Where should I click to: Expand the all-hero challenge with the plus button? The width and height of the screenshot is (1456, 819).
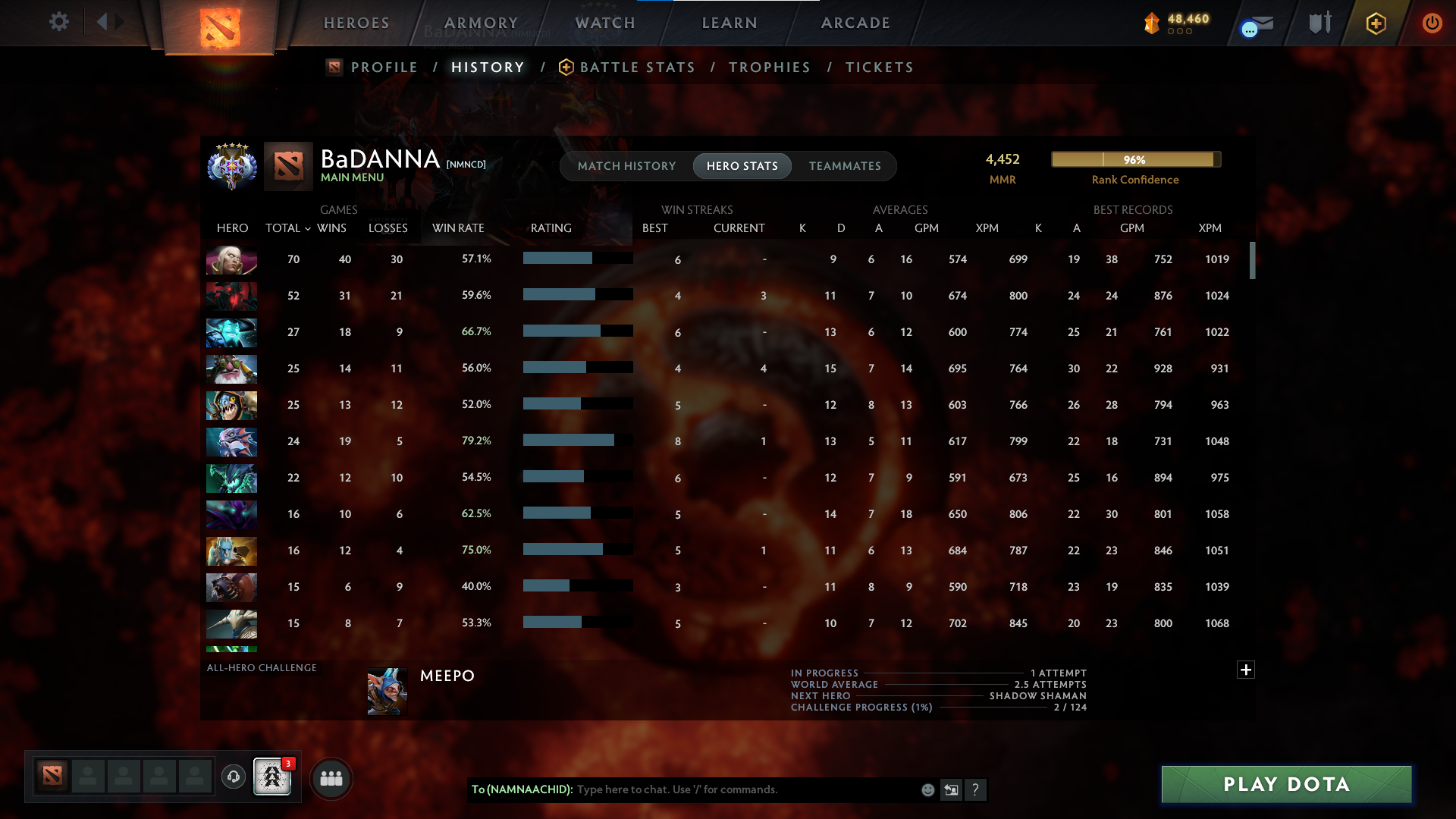pos(1245,670)
